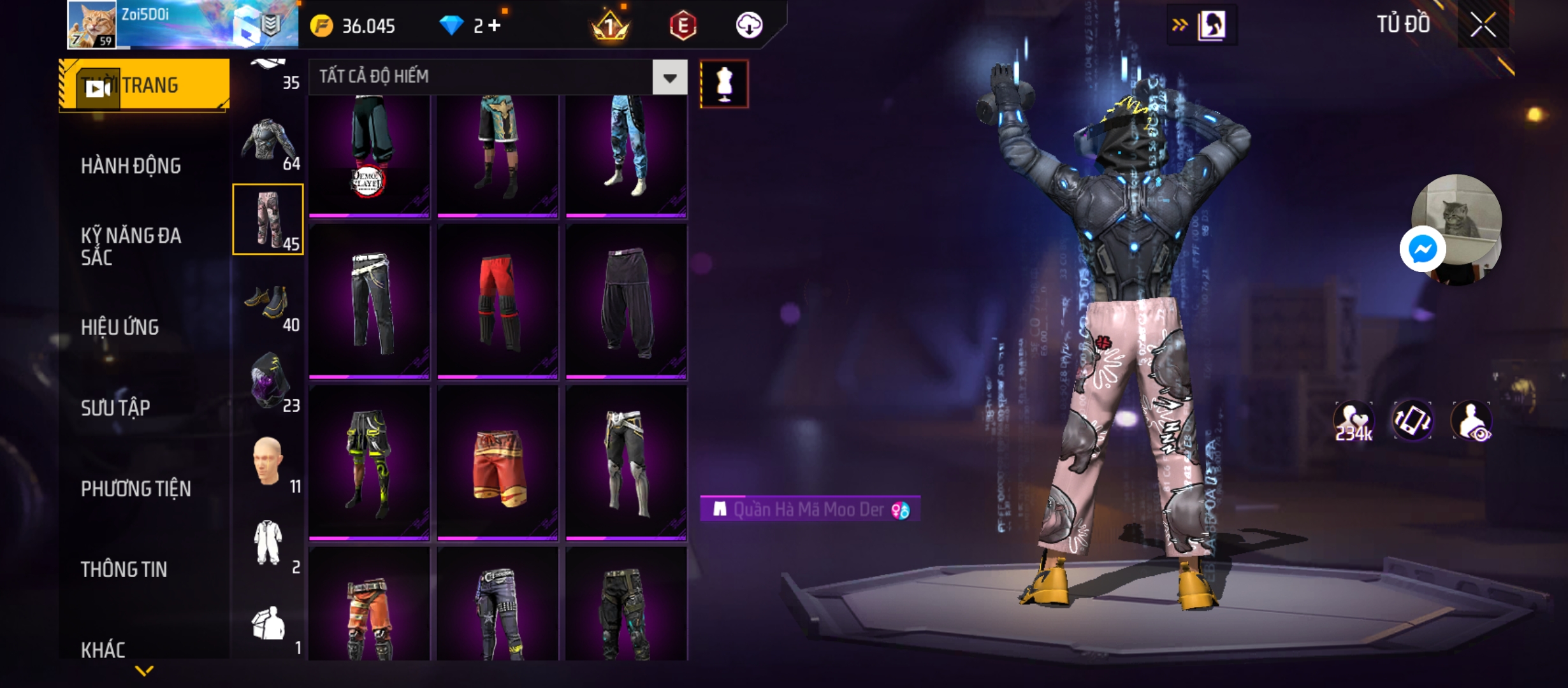The height and width of the screenshot is (688, 1568).
Task: Open the player profile avatar Zoi5D0i
Action: pos(92,25)
